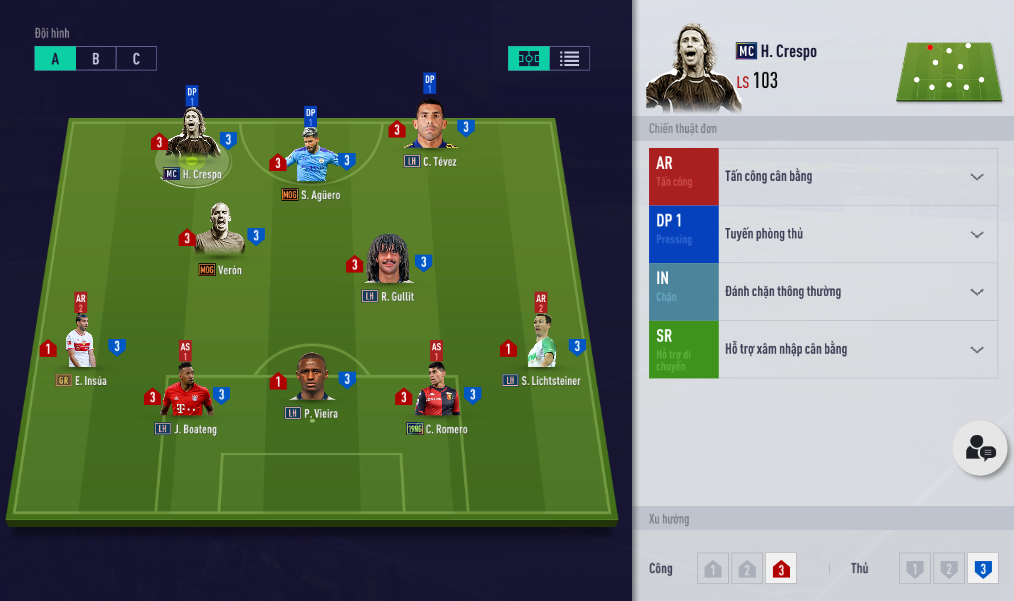The width and height of the screenshot is (1014, 601).
Task: Switch to squad tab C
Action: click(x=136, y=59)
